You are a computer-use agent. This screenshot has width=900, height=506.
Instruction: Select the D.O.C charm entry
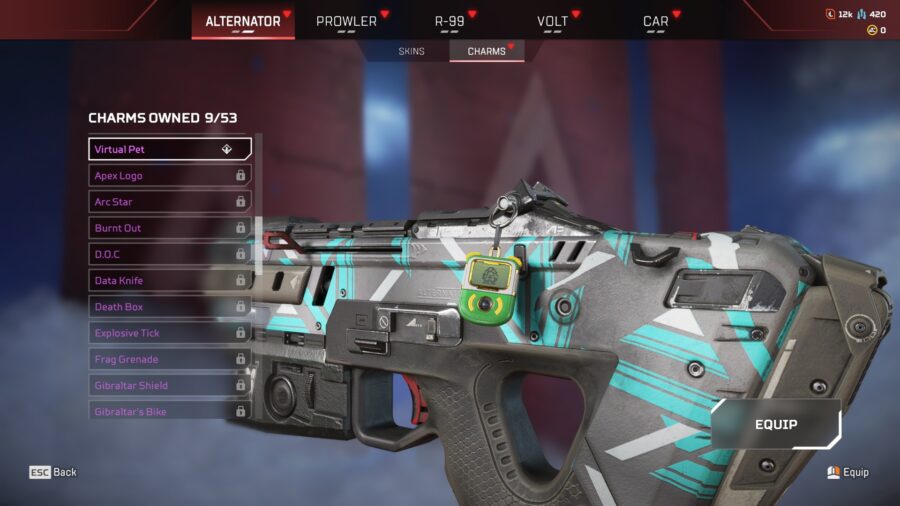point(169,254)
